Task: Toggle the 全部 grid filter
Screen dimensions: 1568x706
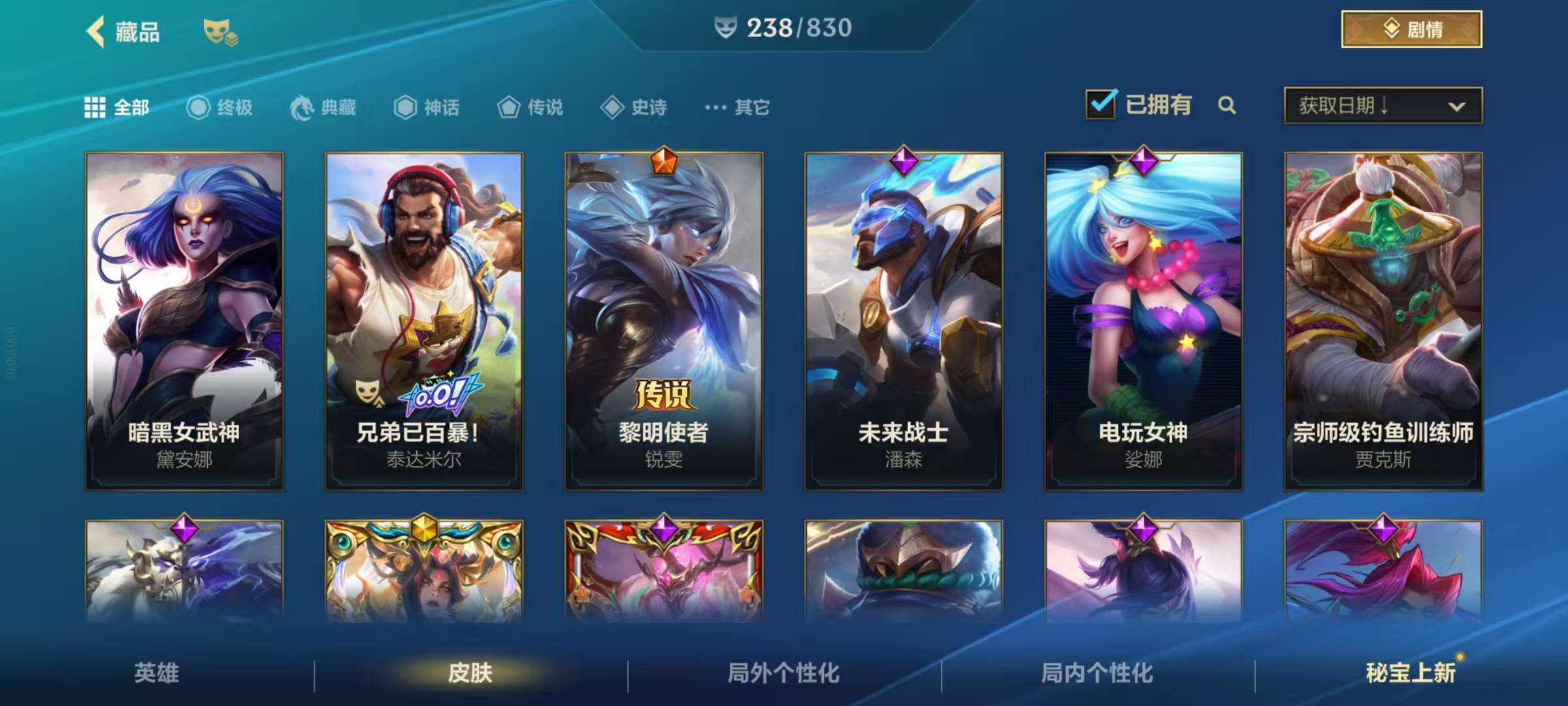Action: click(95, 107)
